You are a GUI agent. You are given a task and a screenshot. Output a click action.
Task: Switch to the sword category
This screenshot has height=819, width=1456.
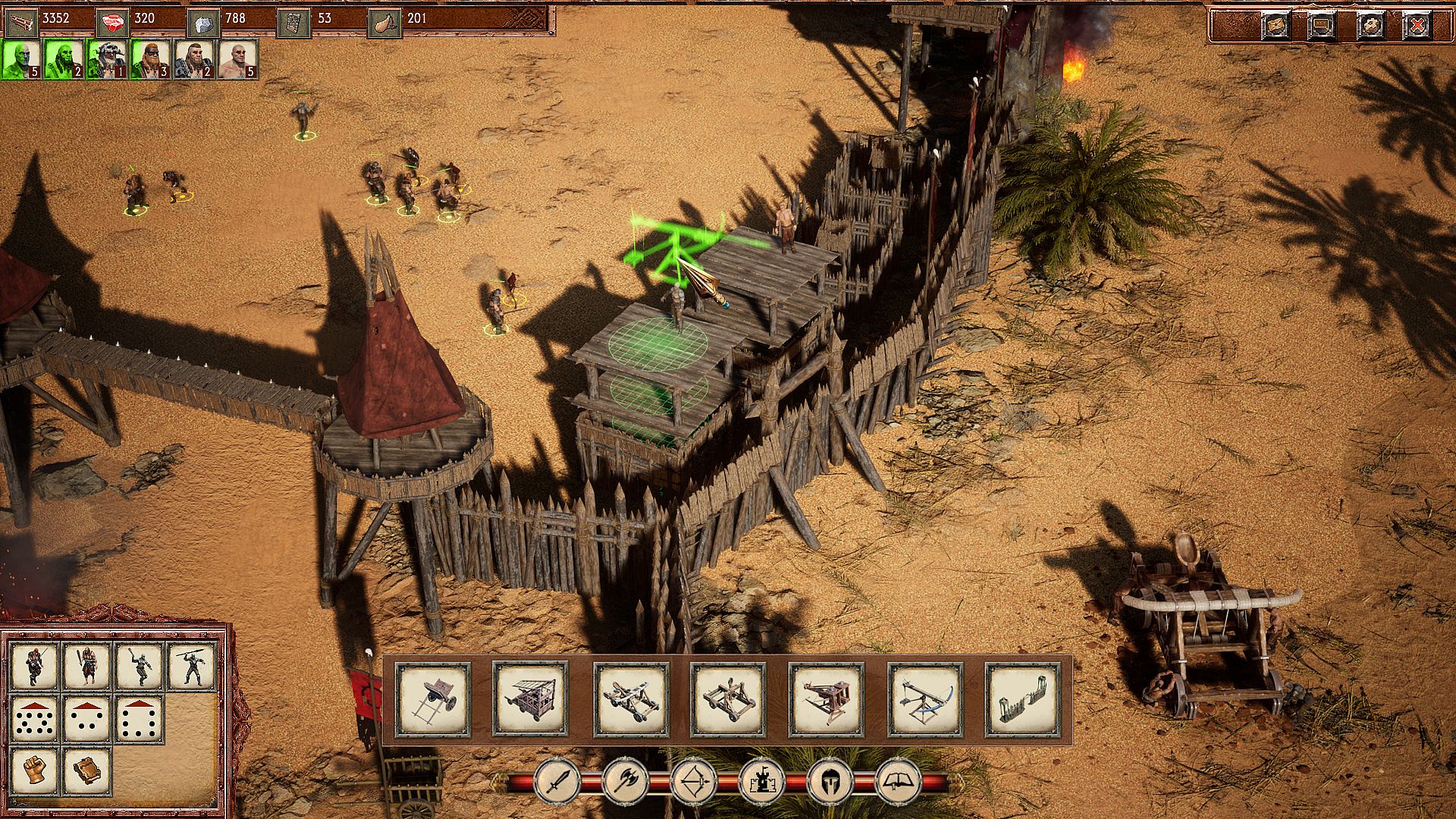tap(557, 781)
